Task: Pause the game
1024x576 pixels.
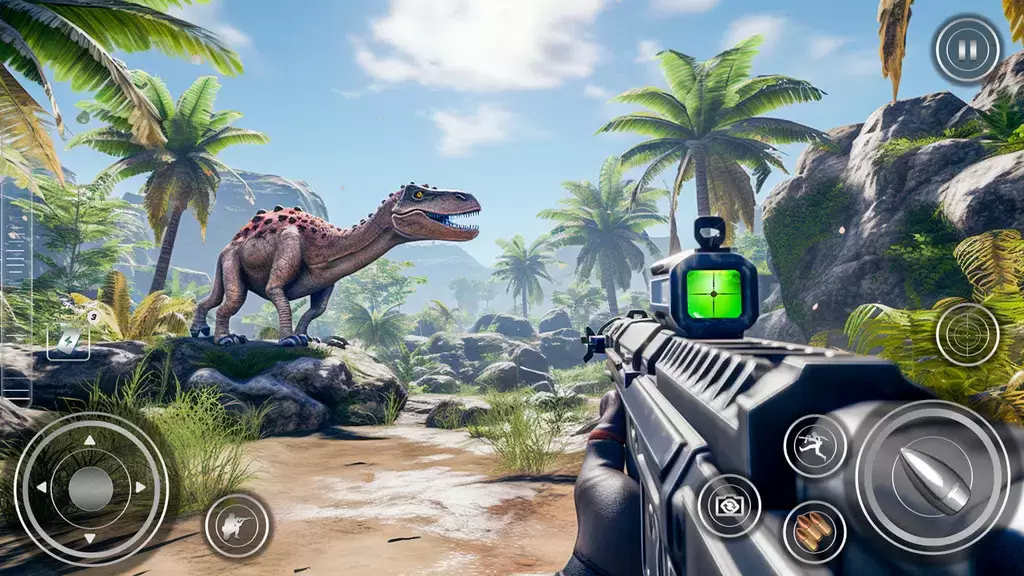Action: pos(967,48)
